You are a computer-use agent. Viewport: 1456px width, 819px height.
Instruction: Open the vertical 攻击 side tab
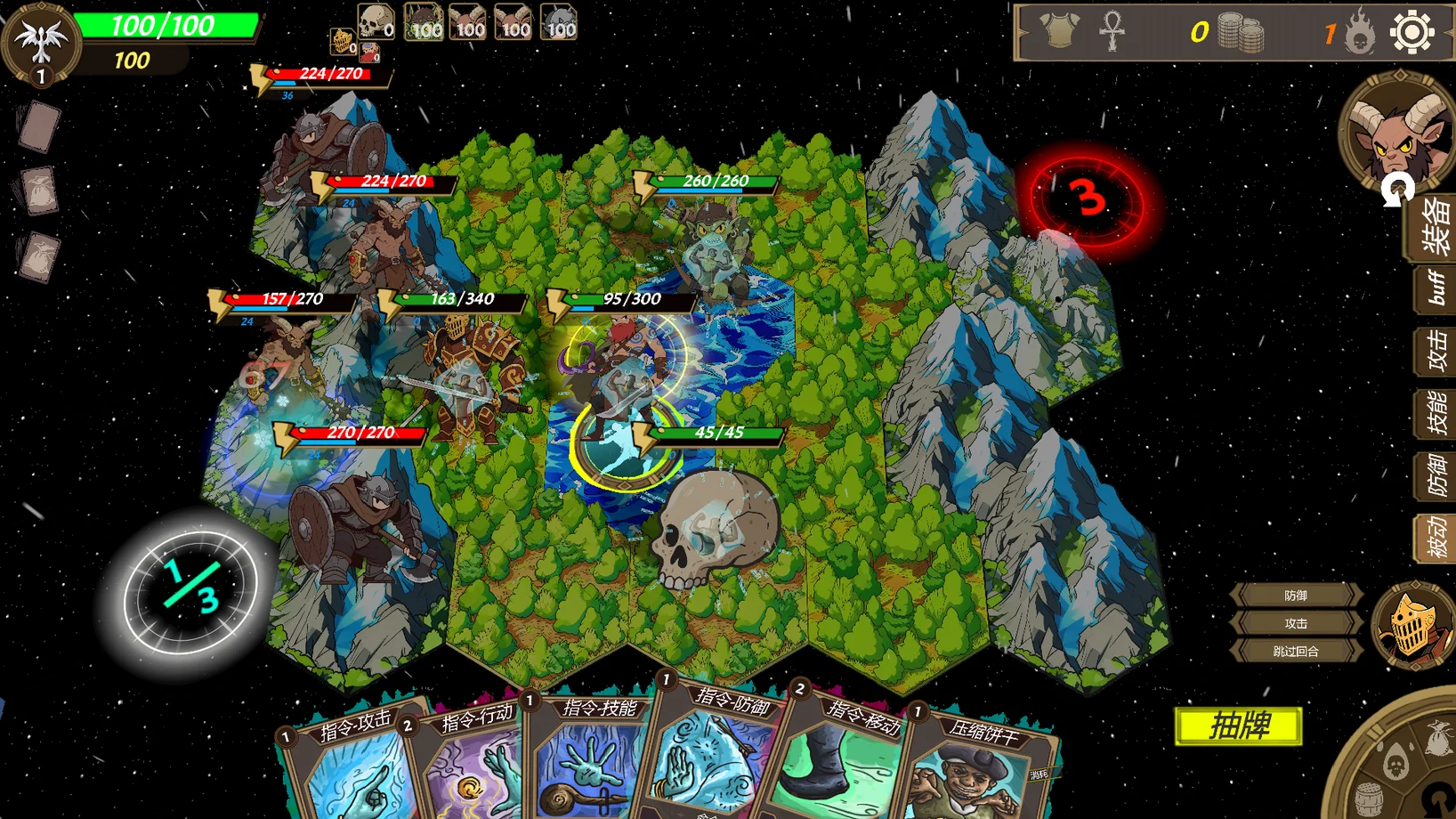1435,352
